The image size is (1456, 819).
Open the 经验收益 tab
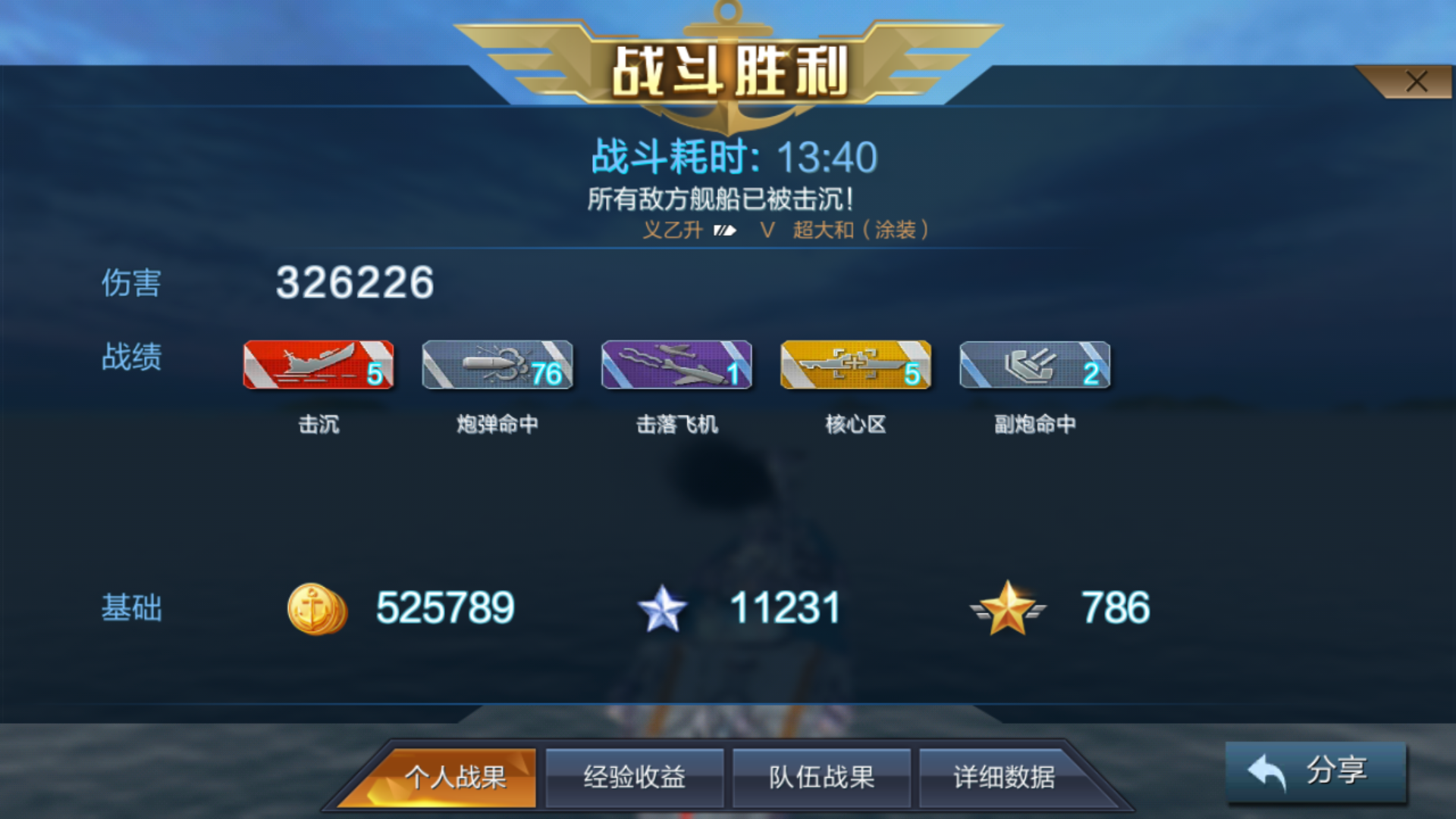pyautogui.click(x=635, y=777)
